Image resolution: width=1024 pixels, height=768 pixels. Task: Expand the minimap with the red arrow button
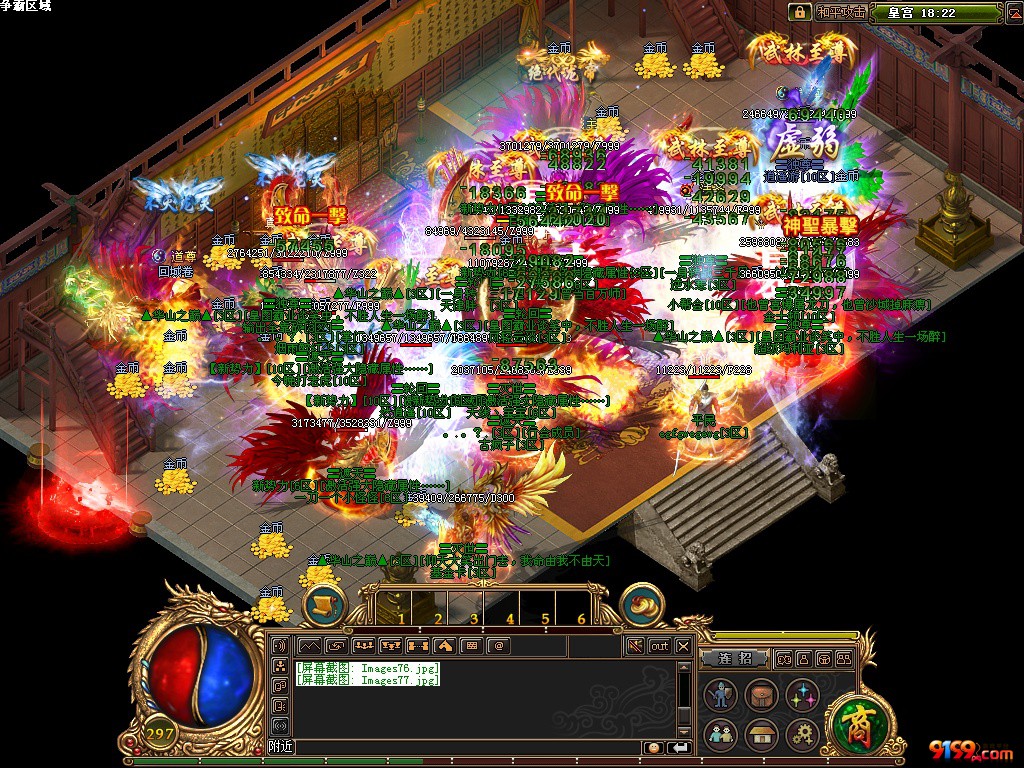(1012, 13)
